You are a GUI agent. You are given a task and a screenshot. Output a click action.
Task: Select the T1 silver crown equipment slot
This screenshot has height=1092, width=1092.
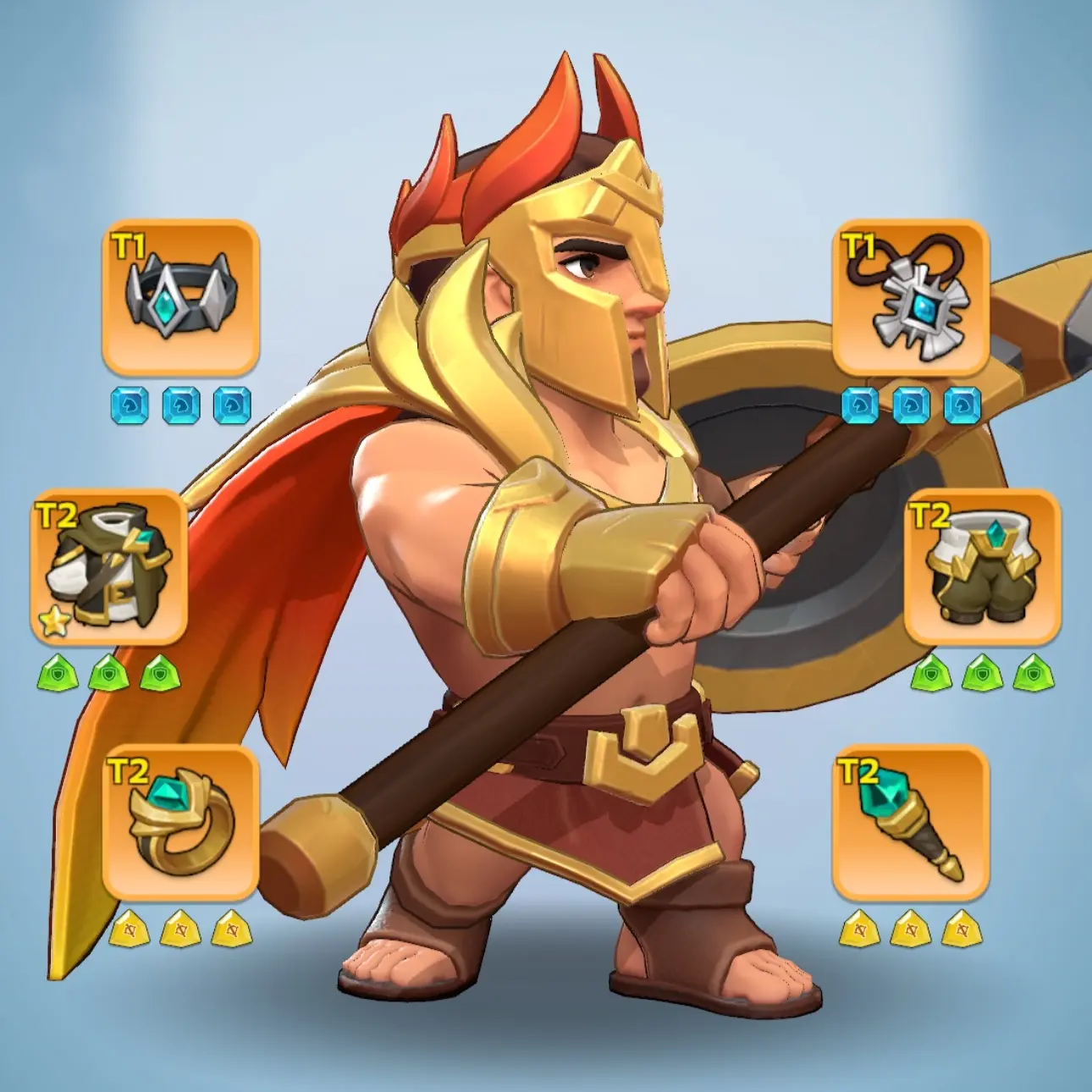click(180, 298)
